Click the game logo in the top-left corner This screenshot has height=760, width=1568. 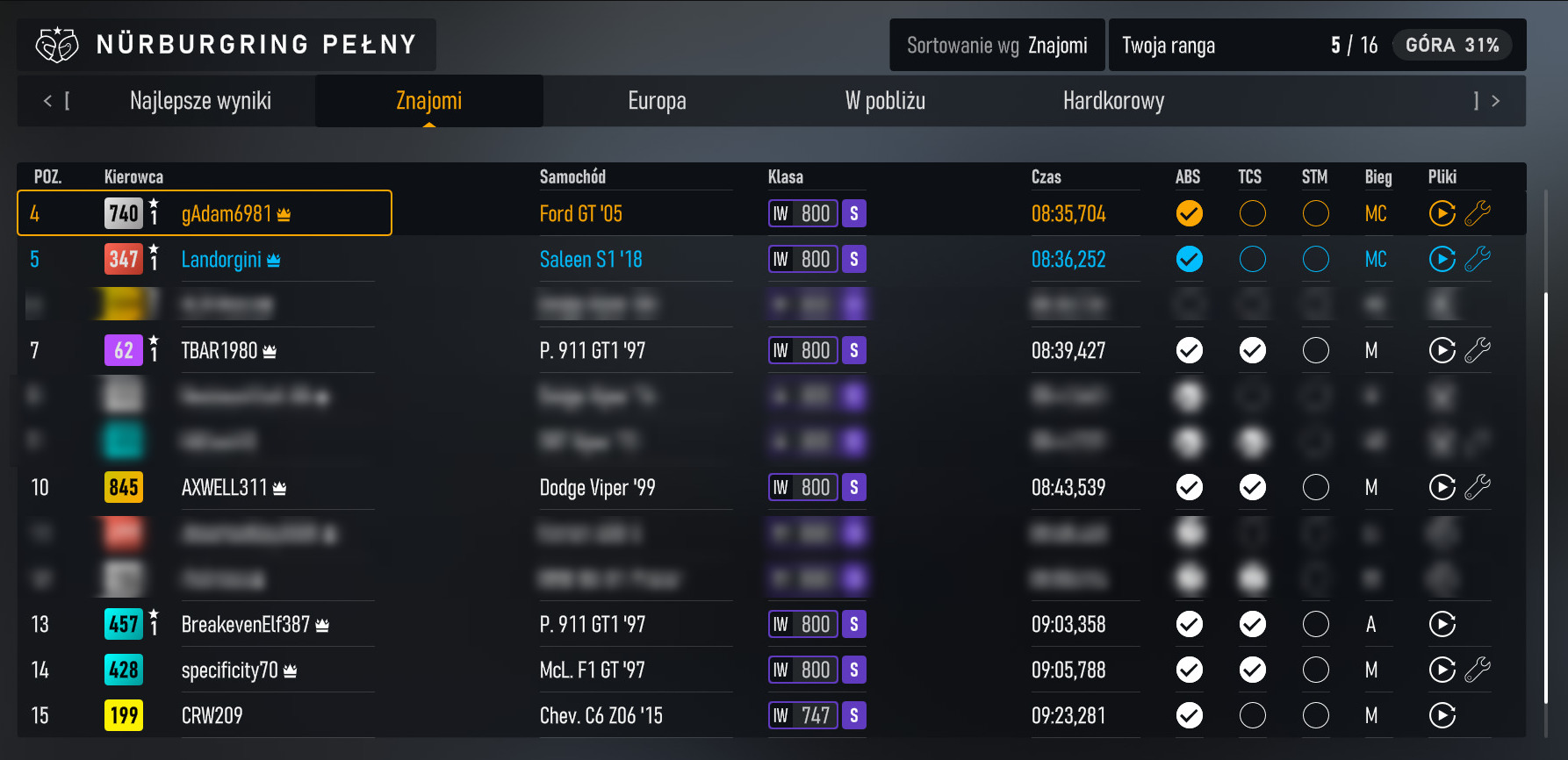(x=58, y=44)
